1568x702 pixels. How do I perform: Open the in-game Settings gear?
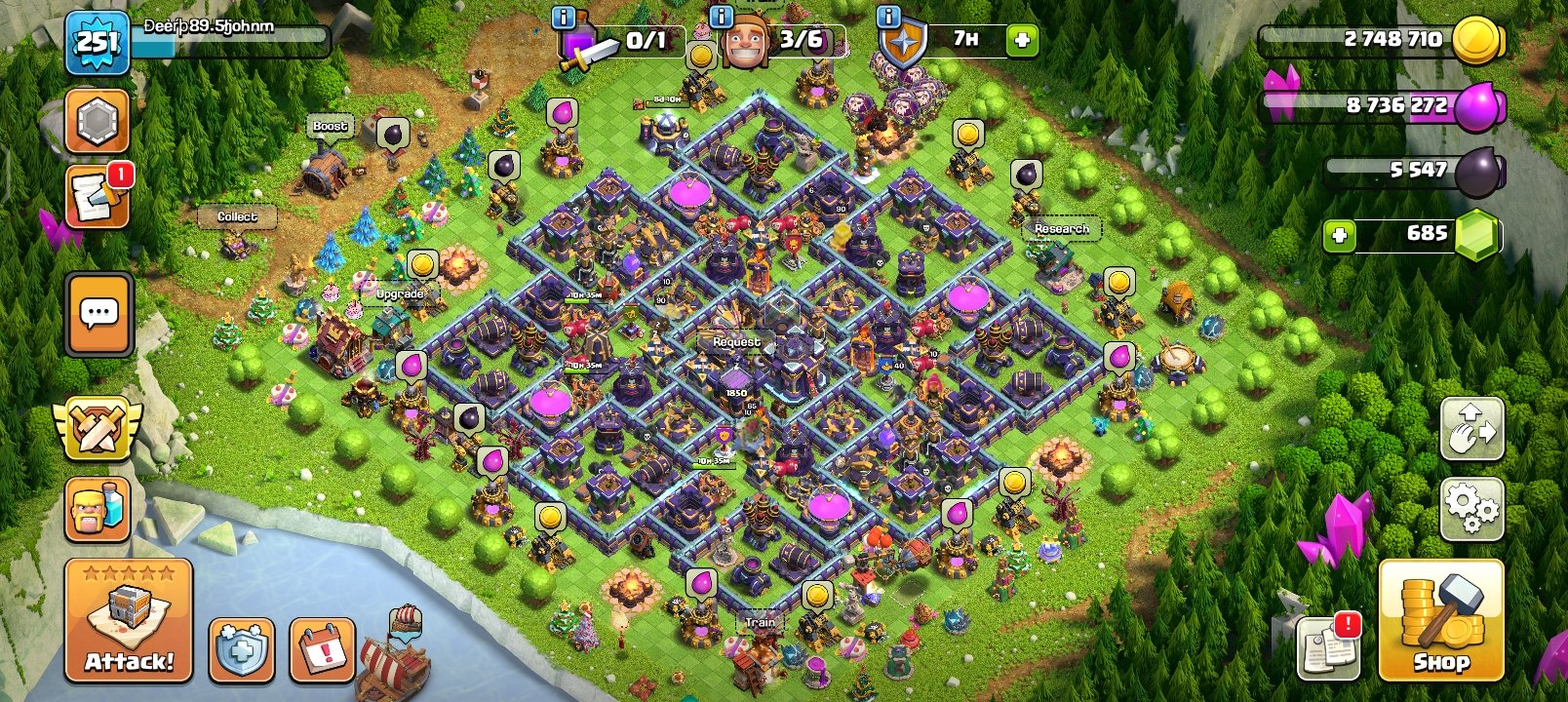1472,506
